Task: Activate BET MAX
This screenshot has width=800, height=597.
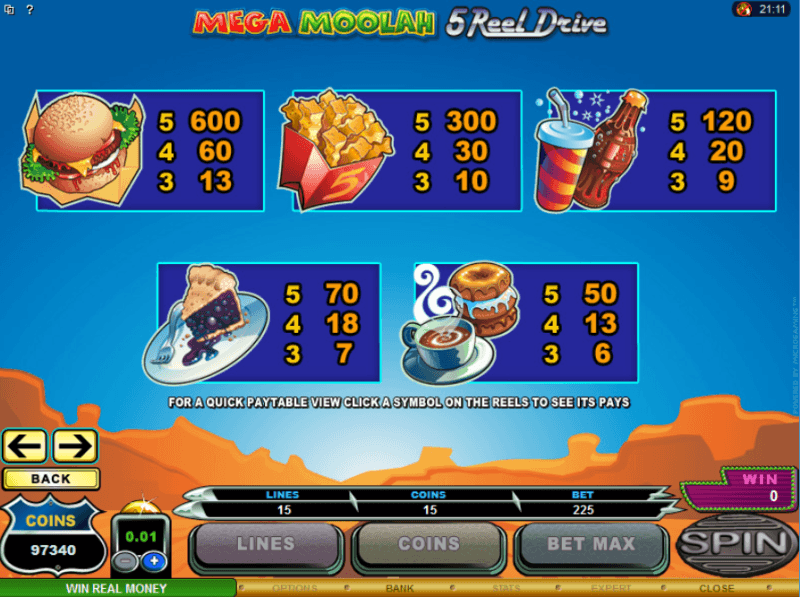Action: click(x=590, y=545)
